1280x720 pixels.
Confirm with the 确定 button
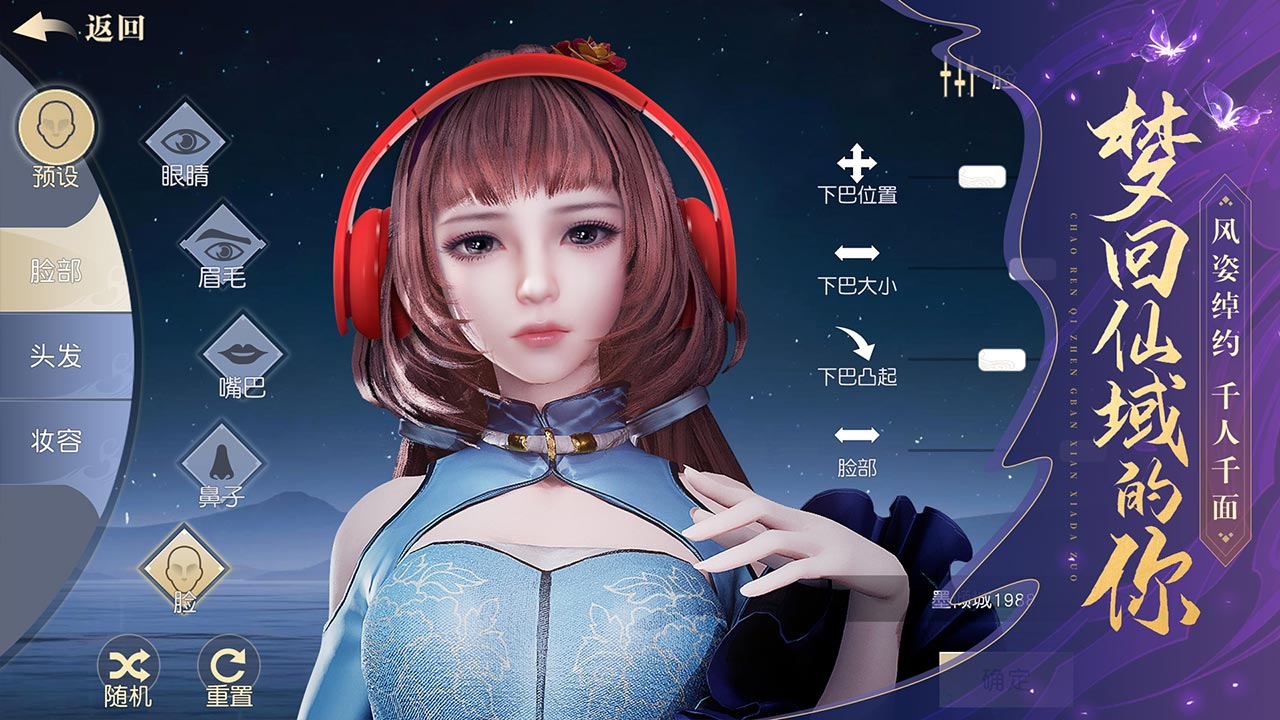pyautogui.click(x=1005, y=680)
